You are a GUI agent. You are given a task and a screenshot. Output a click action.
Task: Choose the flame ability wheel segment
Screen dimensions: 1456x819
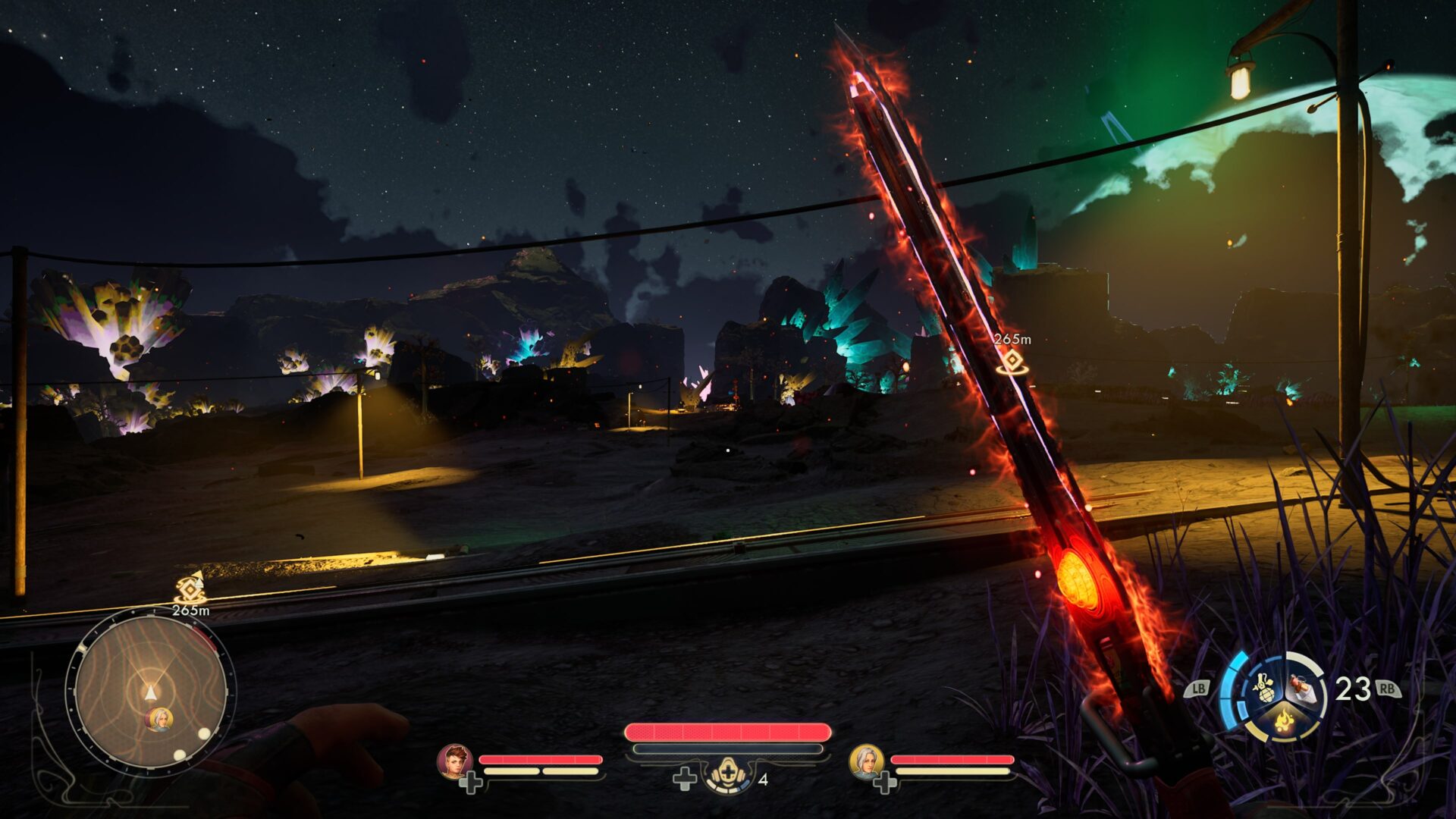[x=1283, y=719]
